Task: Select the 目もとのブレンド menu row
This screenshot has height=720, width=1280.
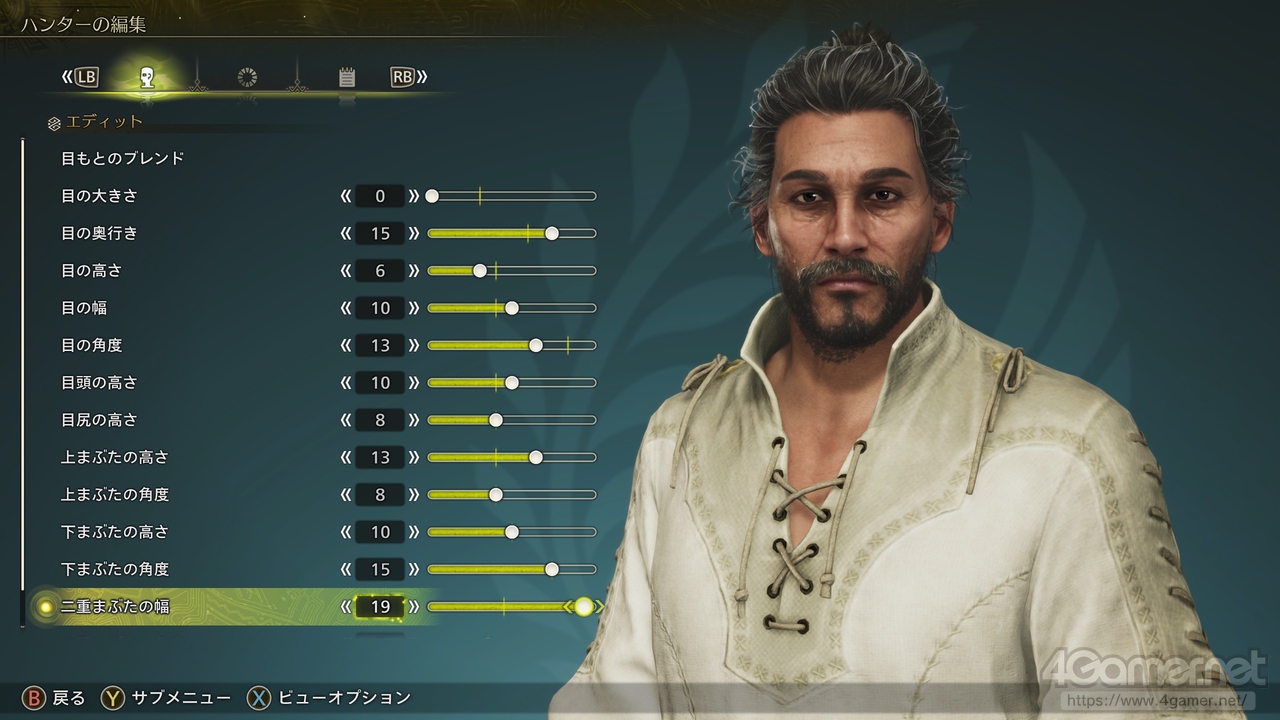Action: [x=123, y=158]
